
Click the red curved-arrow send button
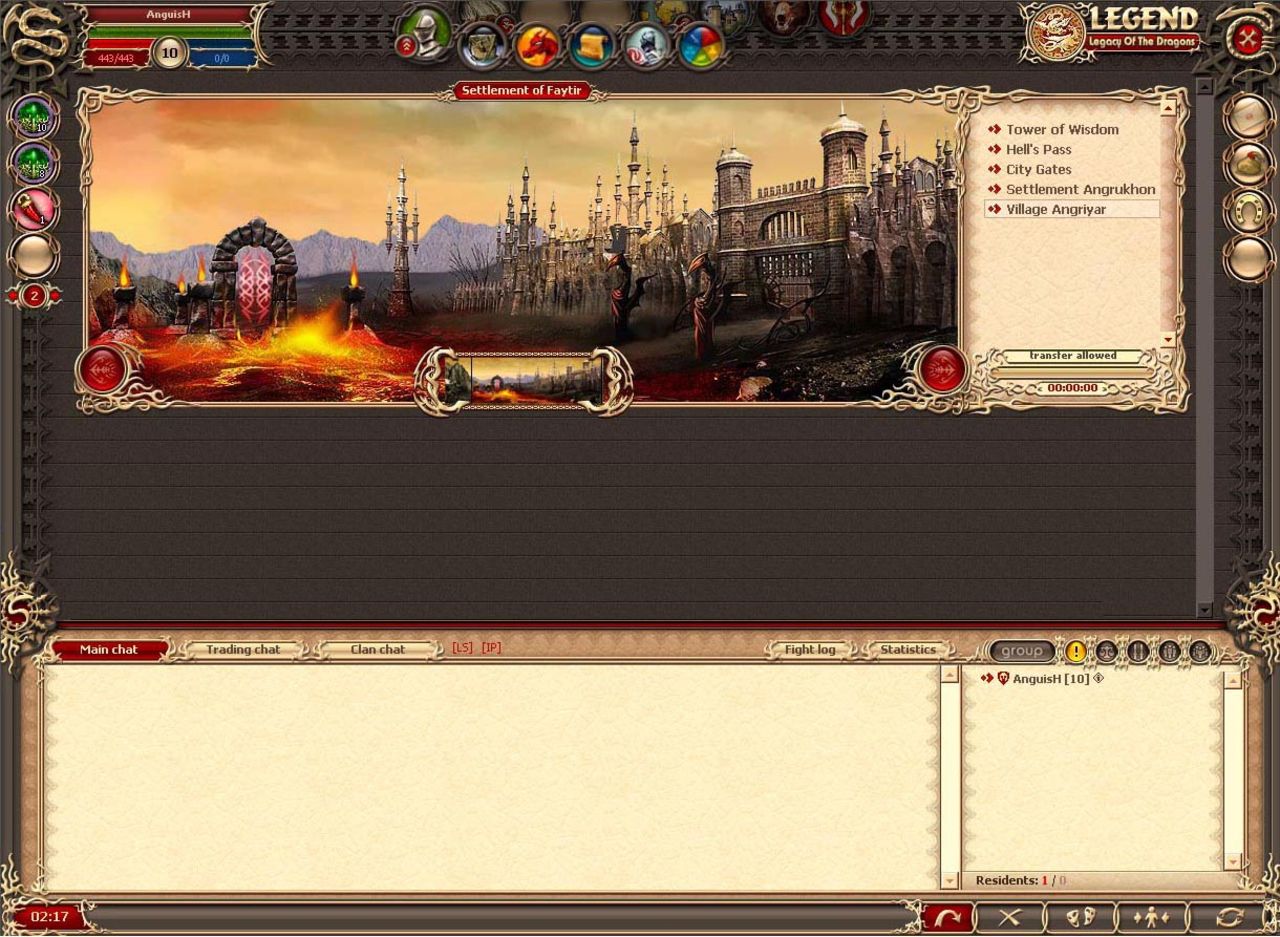click(x=947, y=917)
